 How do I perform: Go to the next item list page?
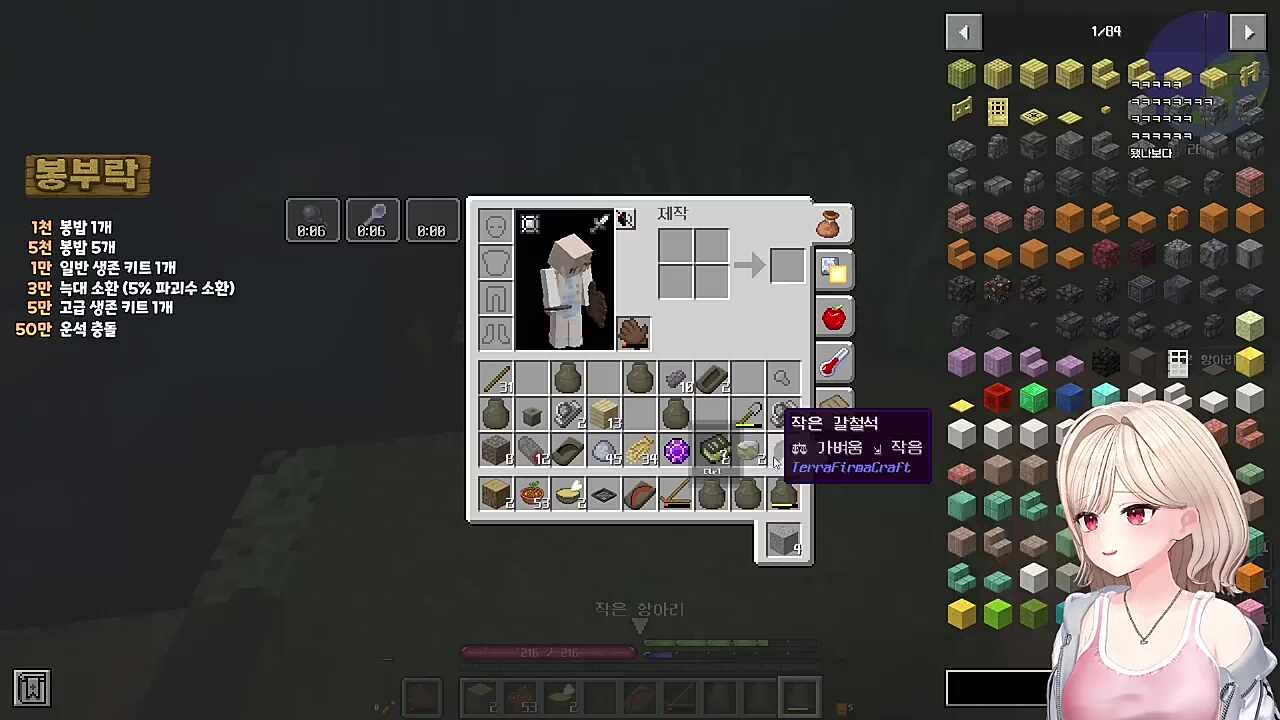pos(1248,32)
